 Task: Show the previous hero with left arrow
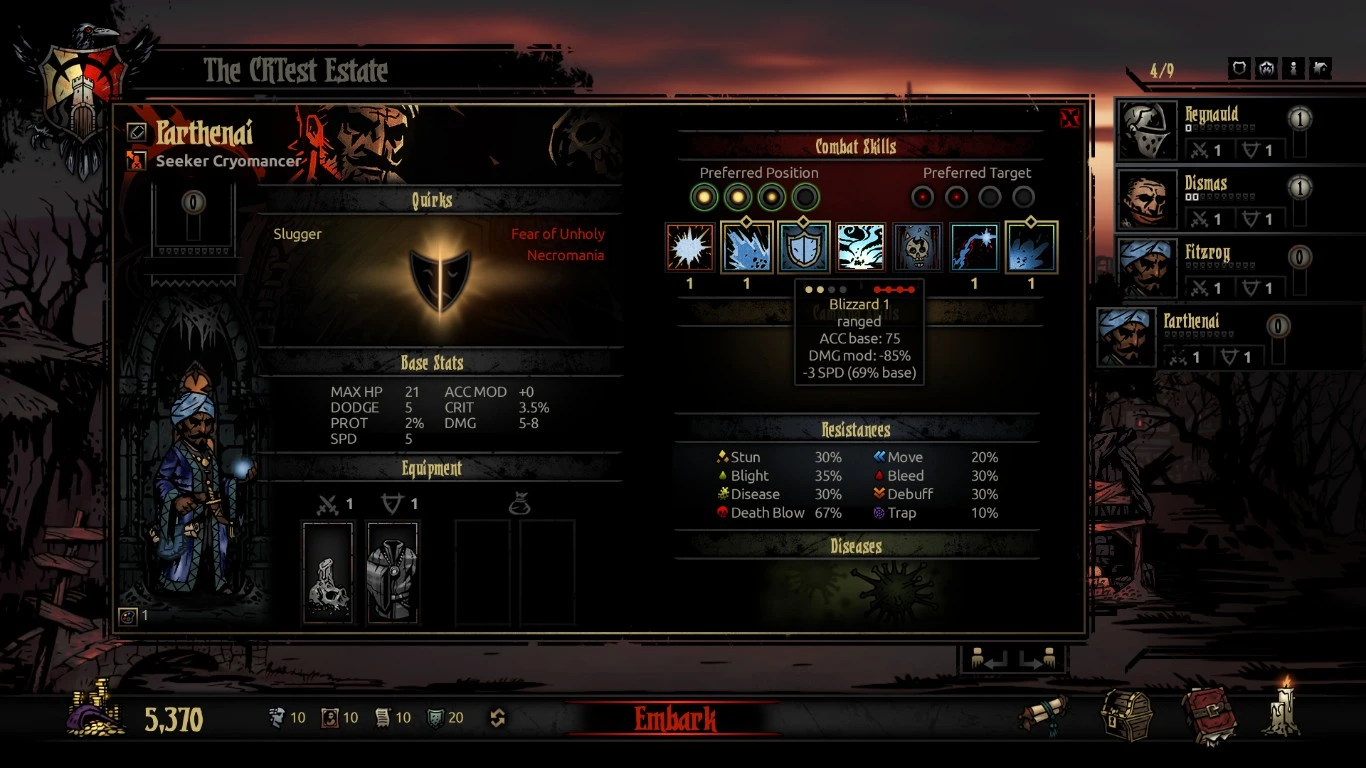pos(987,660)
